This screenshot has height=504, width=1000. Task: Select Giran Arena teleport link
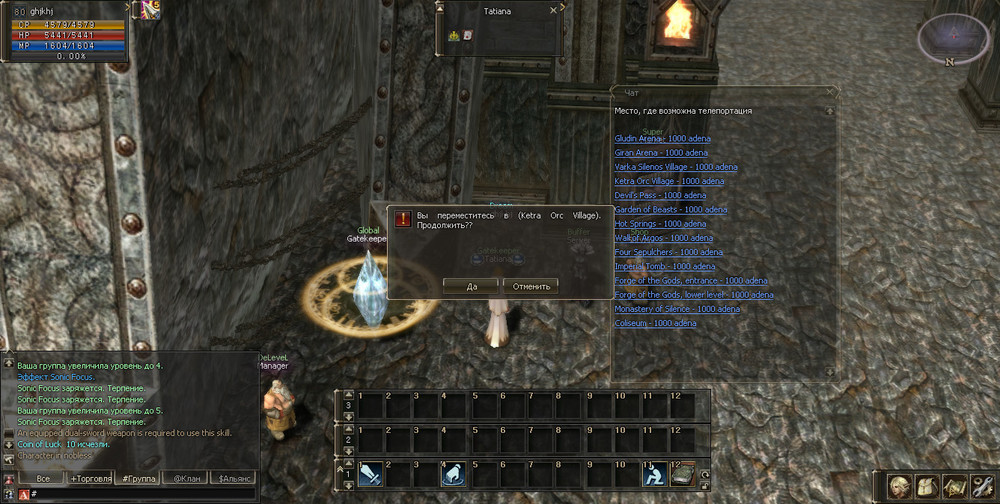661,152
